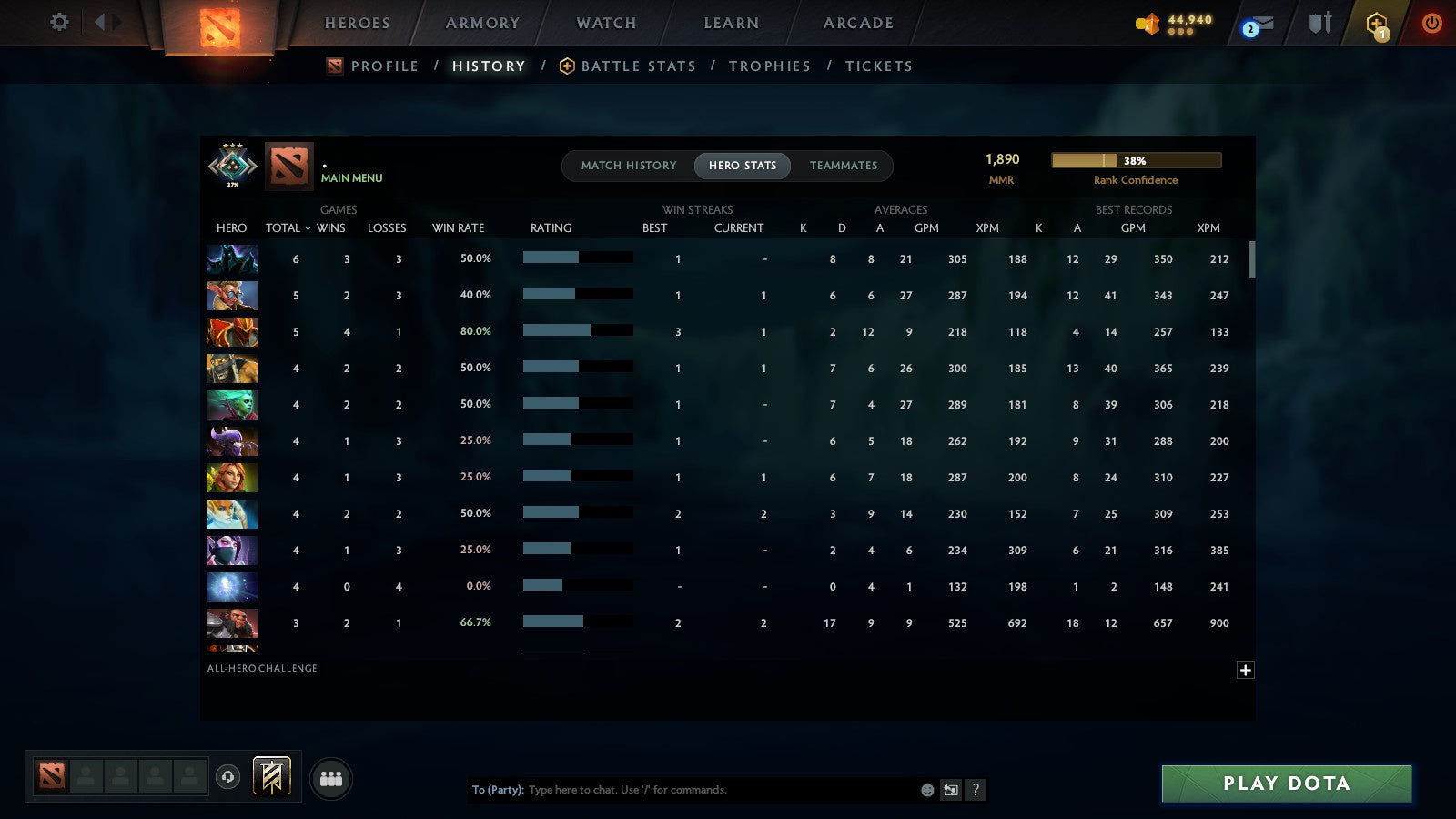Image resolution: width=1456 pixels, height=819 pixels.
Task: Open the settings gear icon
Action: click(x=58, y=23)
